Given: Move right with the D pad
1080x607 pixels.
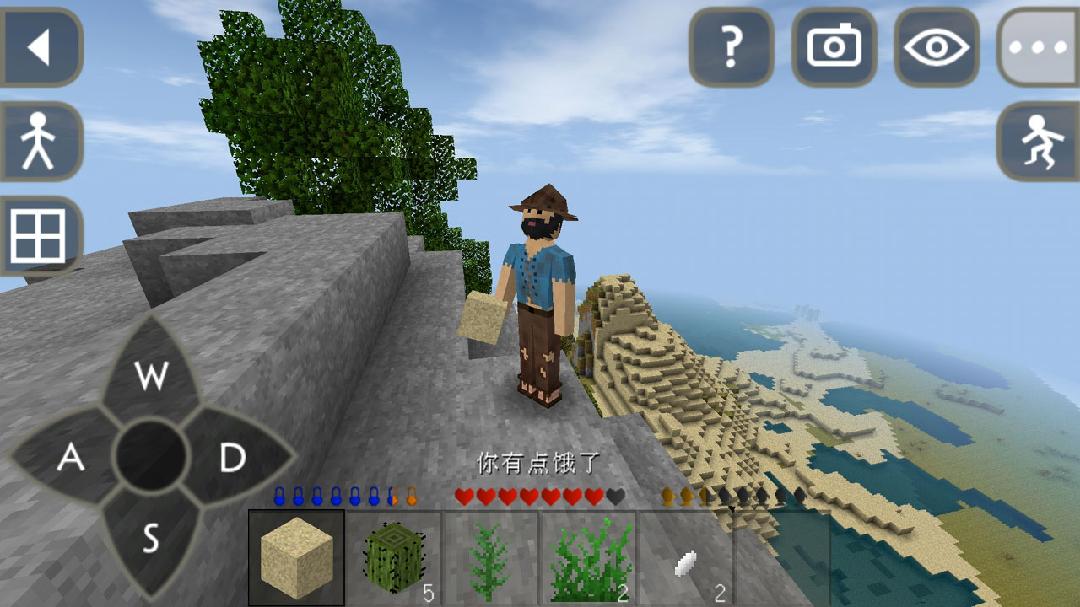Looking at the screenshot, I should pyautogui.click(x=232, y=457).
